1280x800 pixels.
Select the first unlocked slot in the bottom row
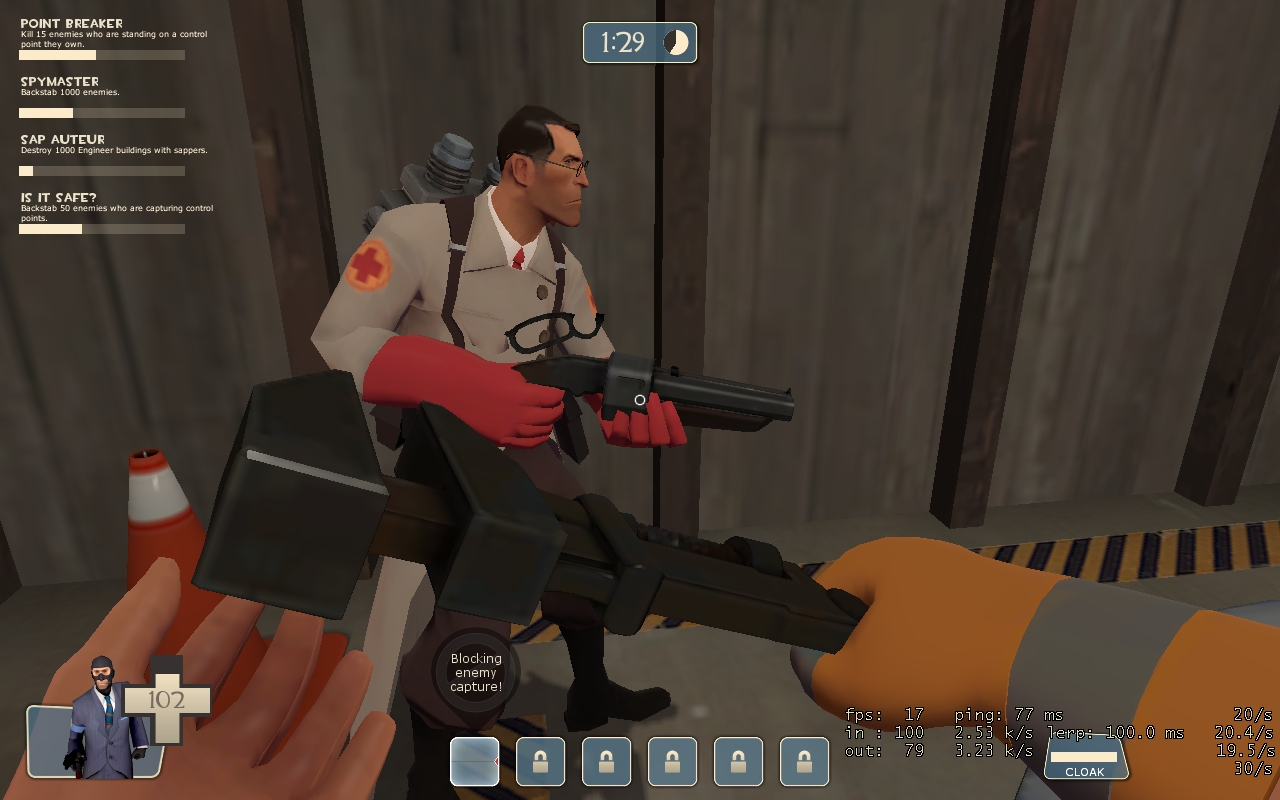475,761
